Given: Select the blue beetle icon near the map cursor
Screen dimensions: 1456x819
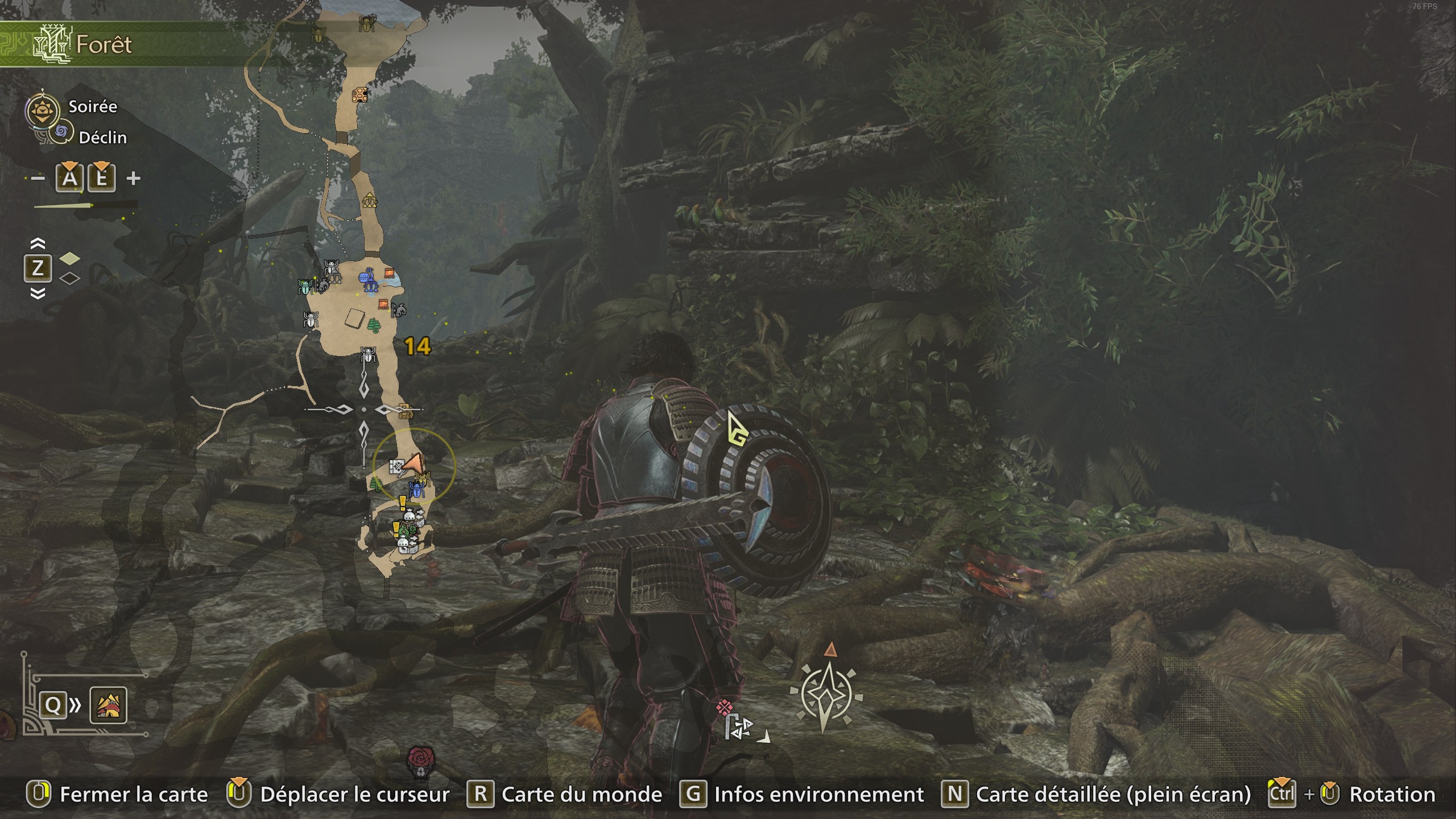Looking at the screenshot, I should coord(417,490).
